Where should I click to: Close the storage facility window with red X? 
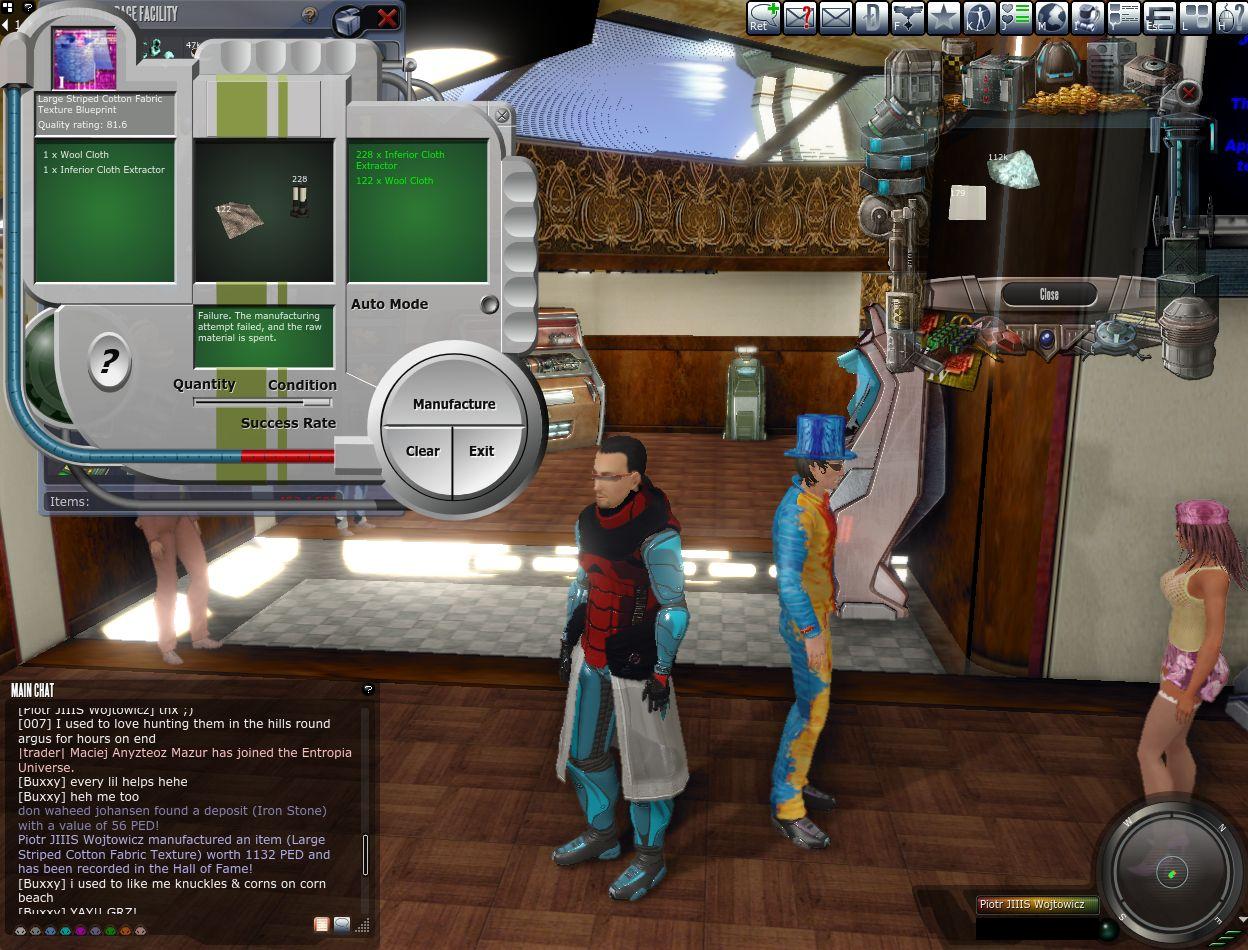387,18
